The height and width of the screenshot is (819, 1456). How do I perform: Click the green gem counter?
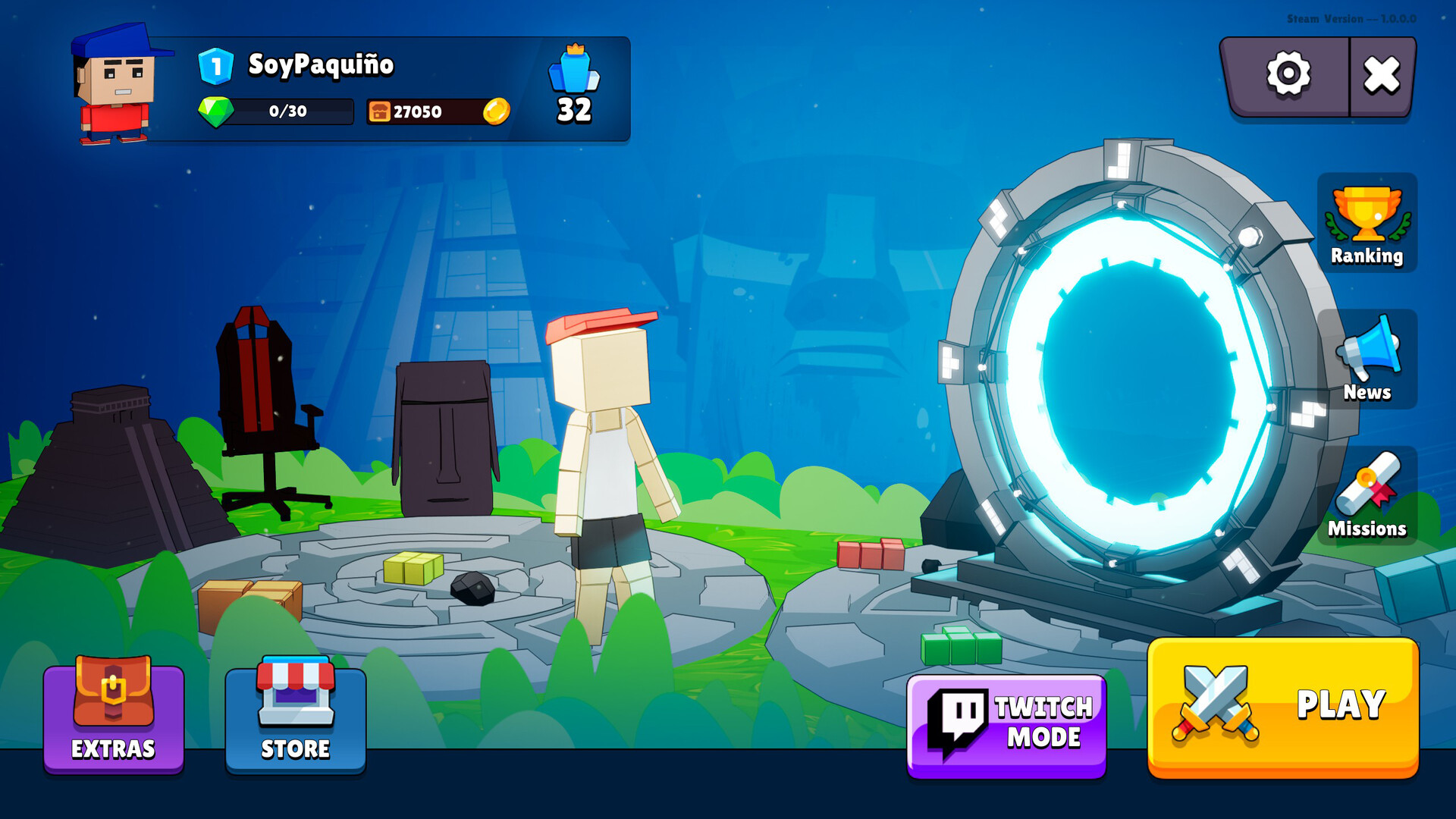(x=276, y=111)
